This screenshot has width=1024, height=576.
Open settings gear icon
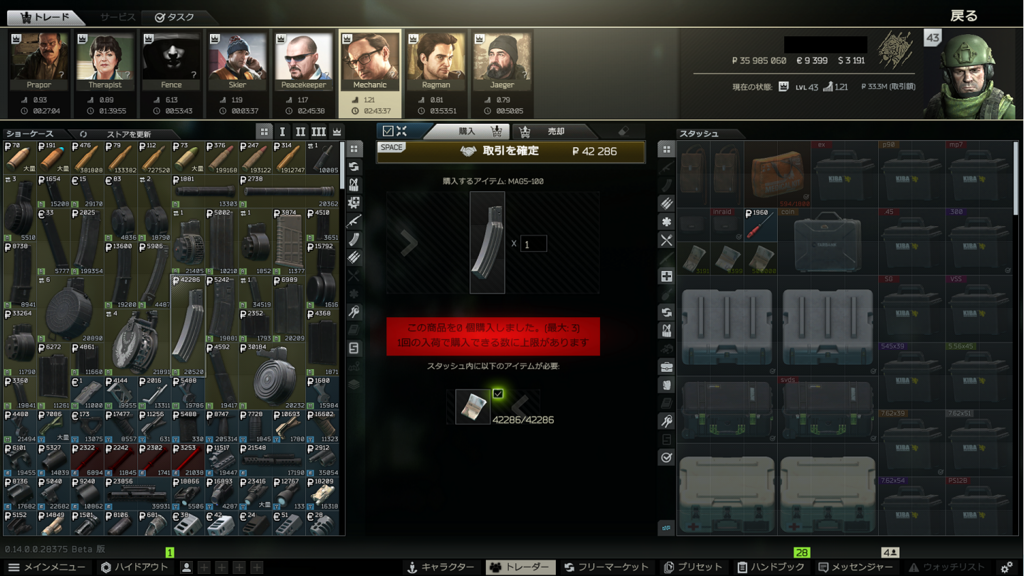coord(1007,567)
